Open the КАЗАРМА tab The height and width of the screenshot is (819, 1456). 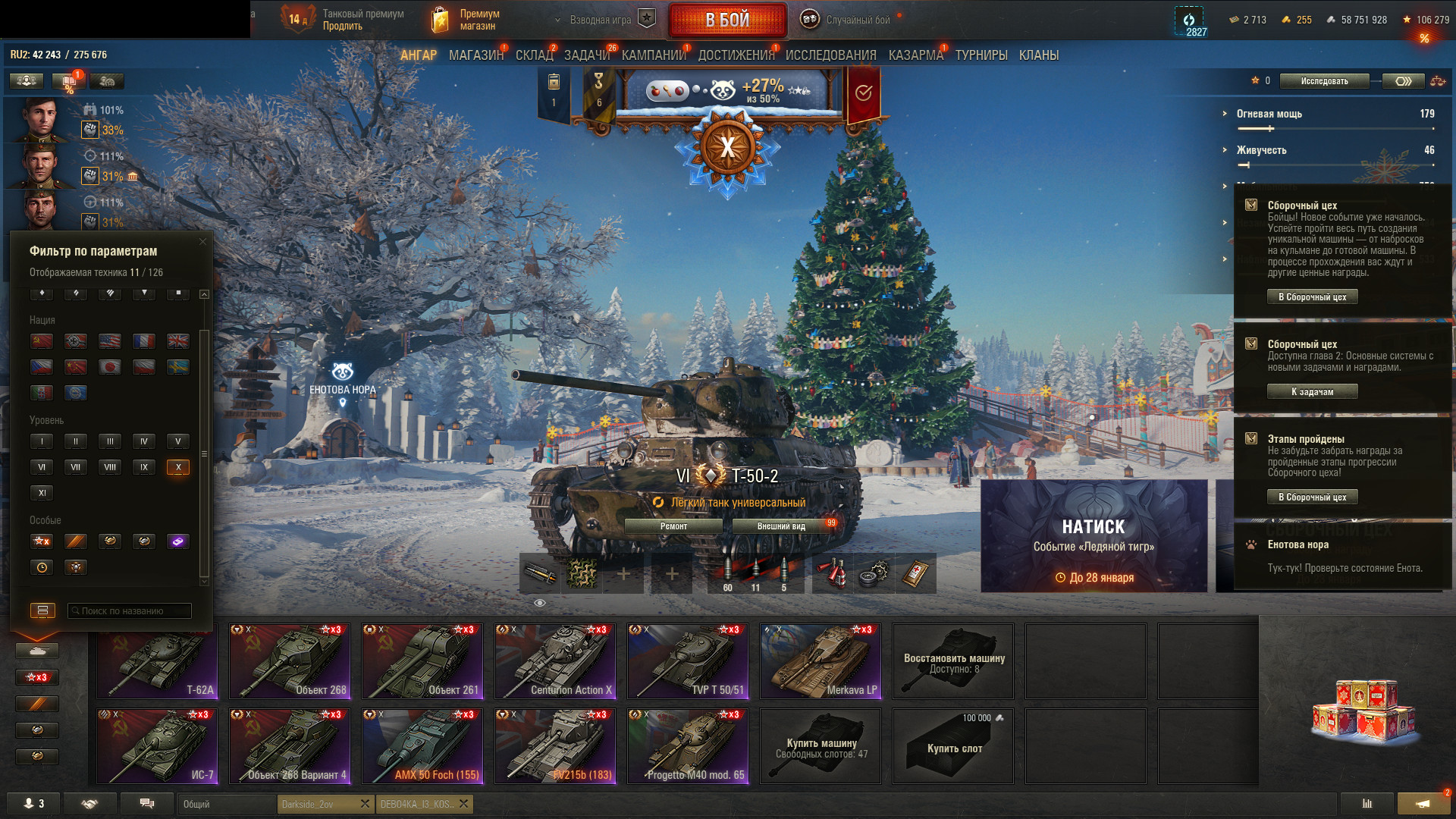click(x=915, y=55)
